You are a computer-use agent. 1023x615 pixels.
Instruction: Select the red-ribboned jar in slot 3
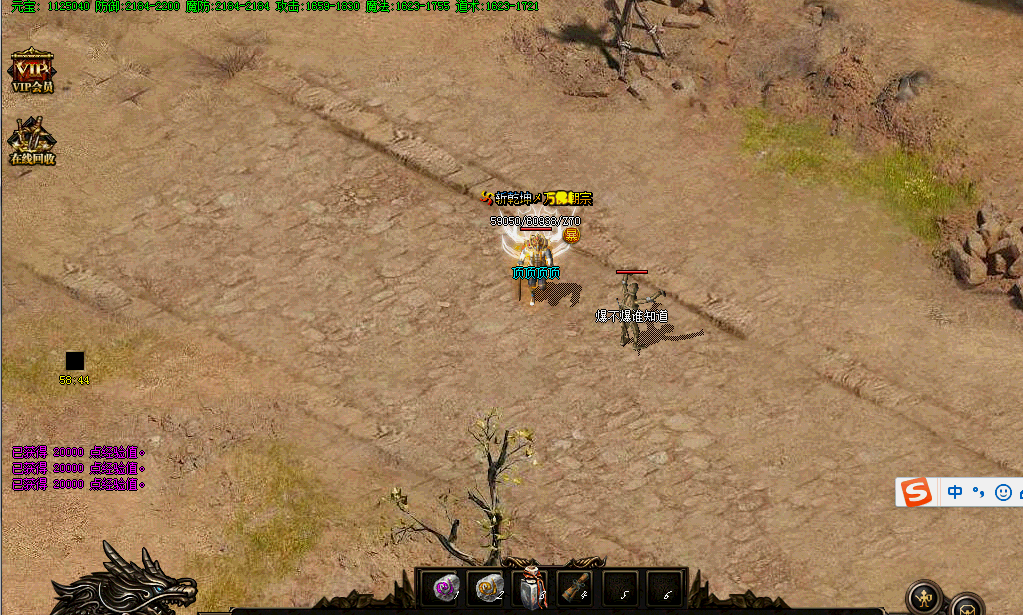pyautogui.click(x=531, y=589)
